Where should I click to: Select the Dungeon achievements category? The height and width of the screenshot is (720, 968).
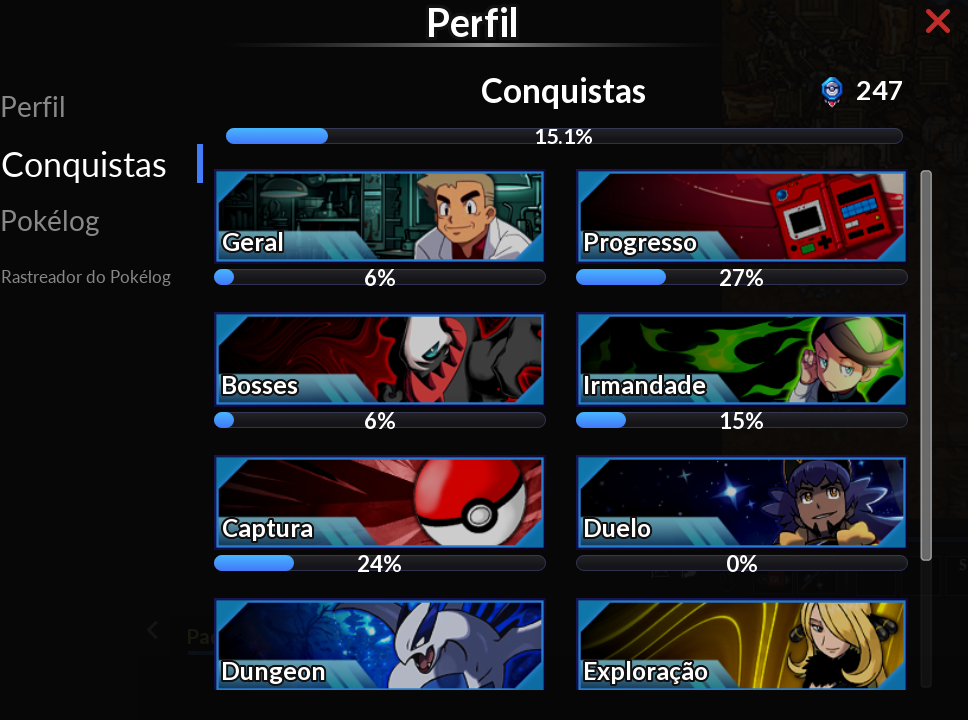(380, 645)
